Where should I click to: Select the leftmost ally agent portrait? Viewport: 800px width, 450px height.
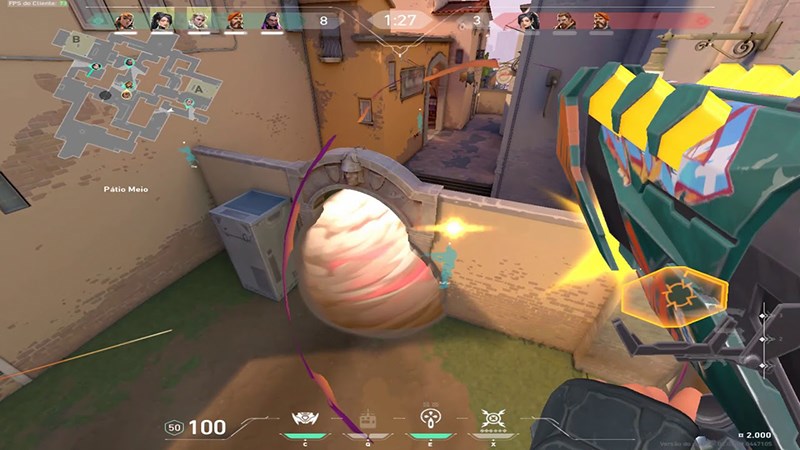pyautogui.click(x=124, y=20)
